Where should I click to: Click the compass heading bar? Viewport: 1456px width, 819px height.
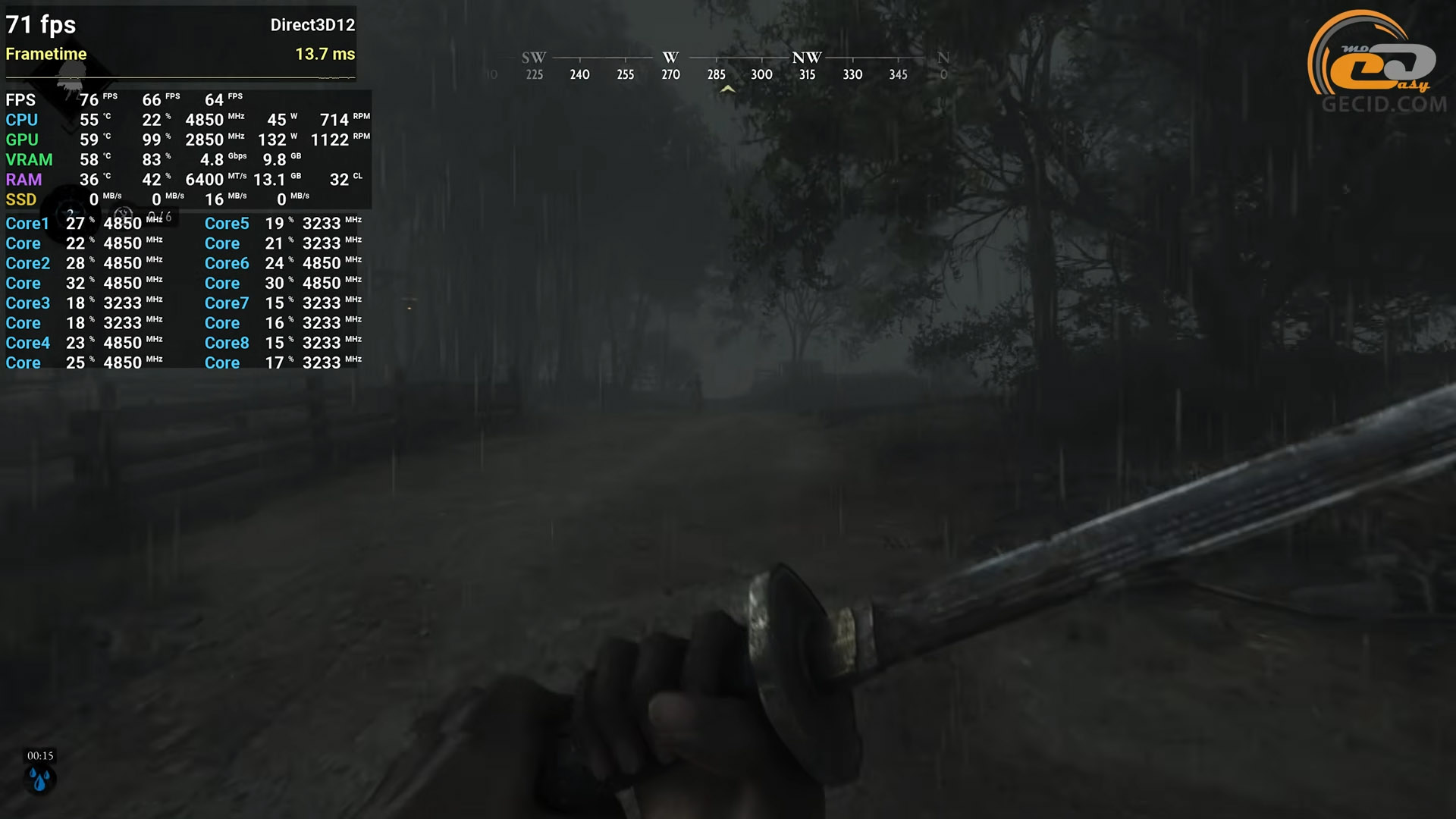point(717,66)
